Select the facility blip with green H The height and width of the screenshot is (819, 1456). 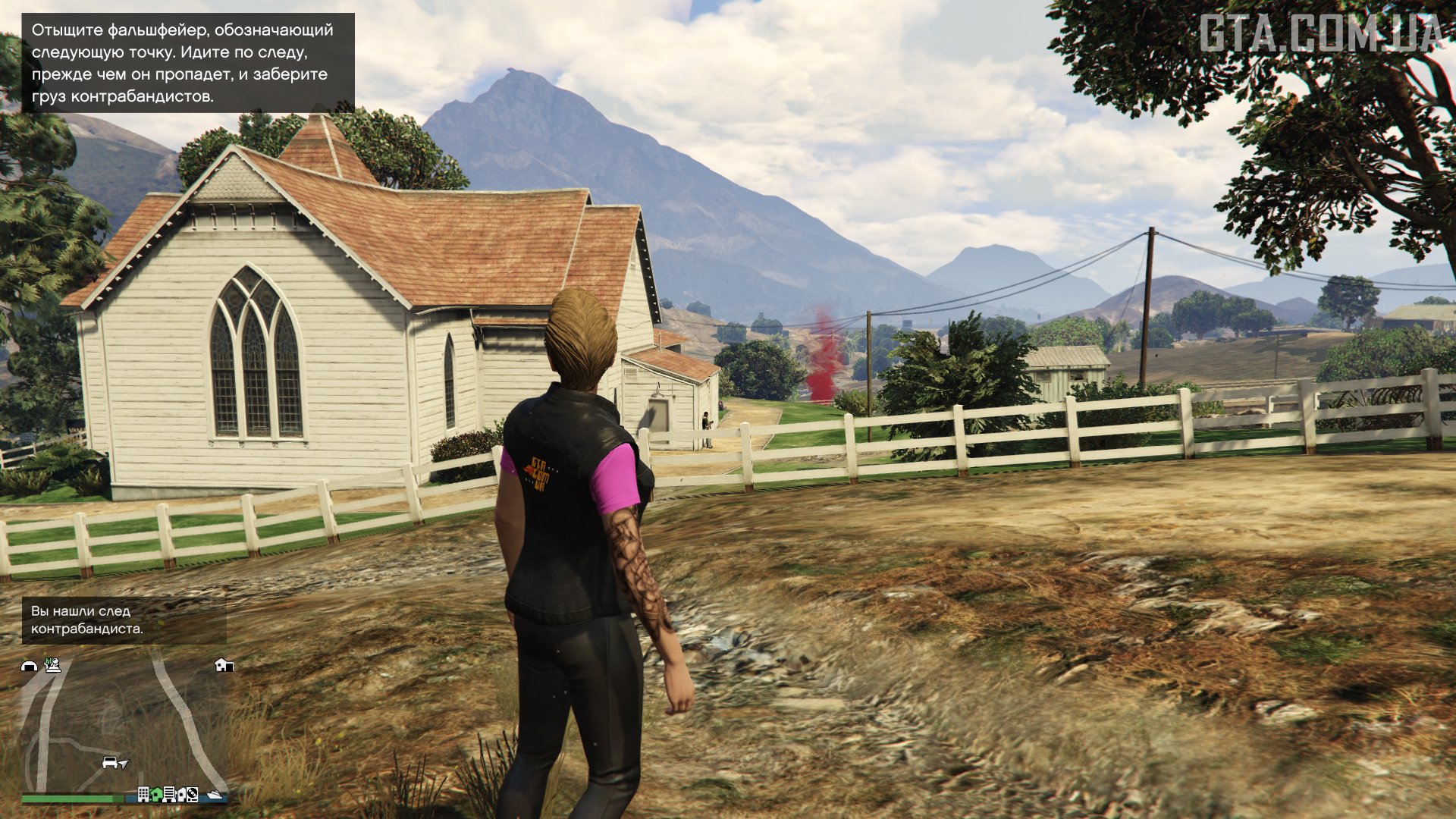pos(52,665)
